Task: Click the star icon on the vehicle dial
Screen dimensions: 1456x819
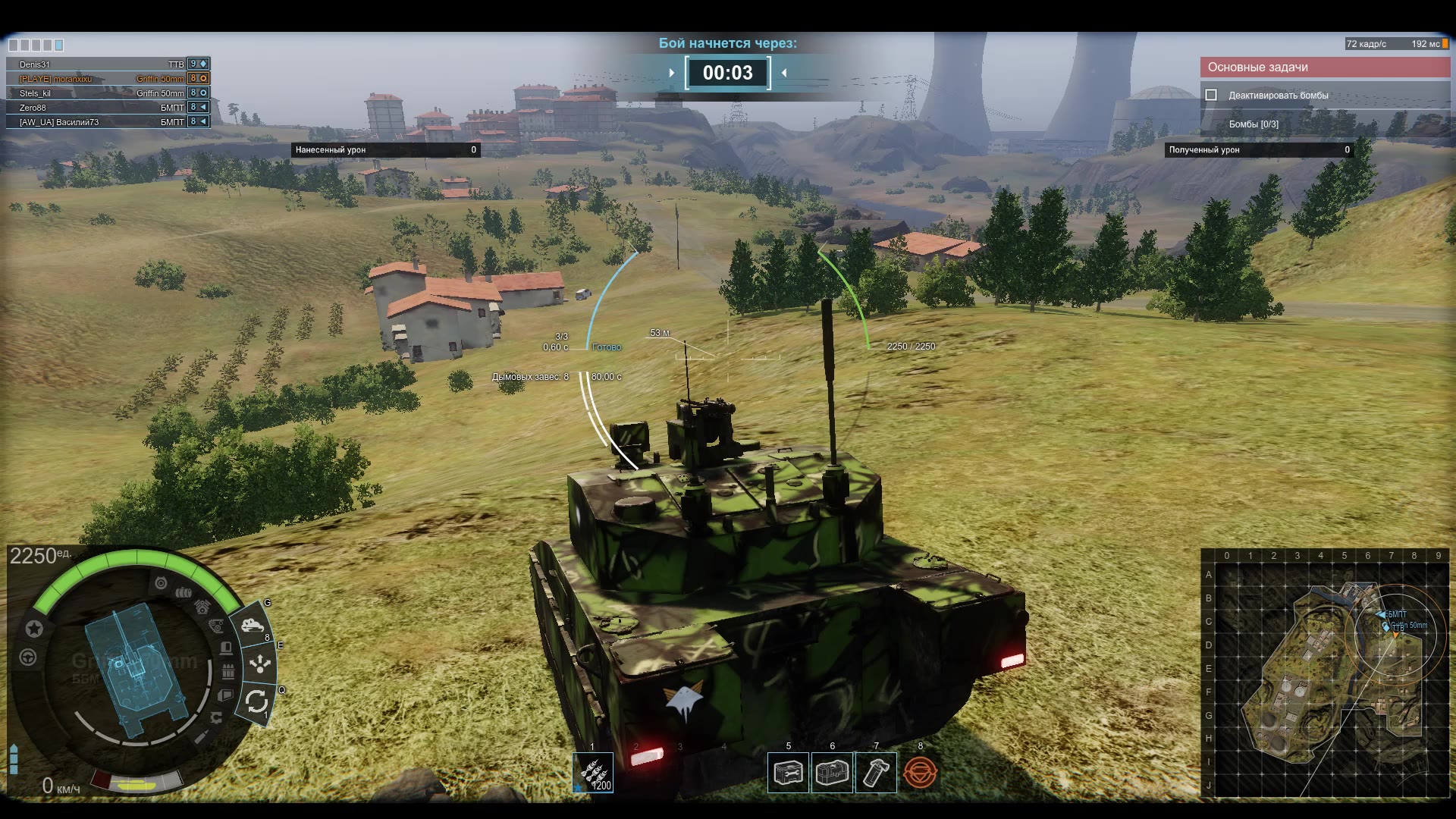Action: tap(34, 629)
